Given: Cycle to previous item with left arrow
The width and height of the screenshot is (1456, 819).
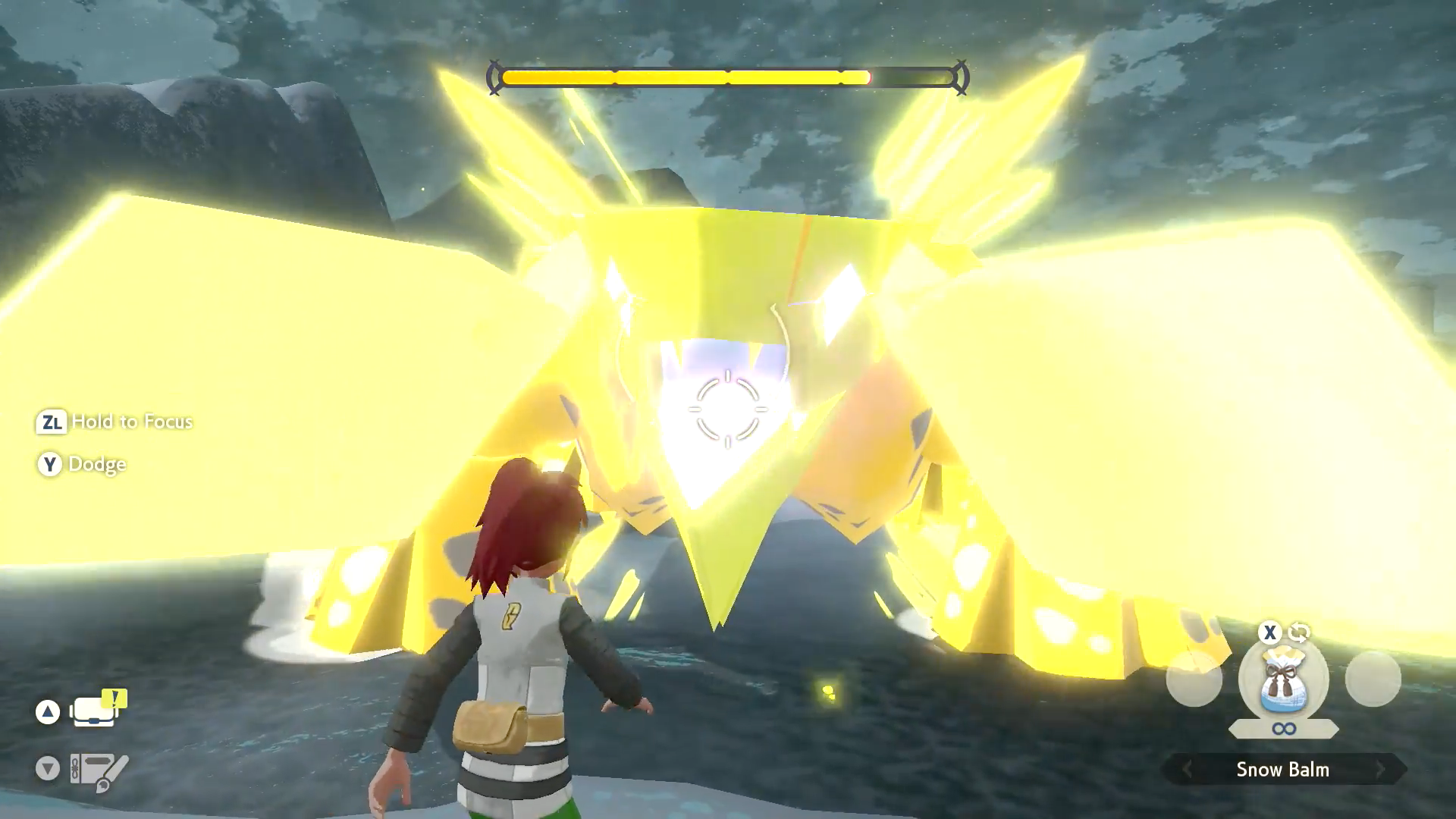Looking at the screenshot, I should pos(1188,770).
